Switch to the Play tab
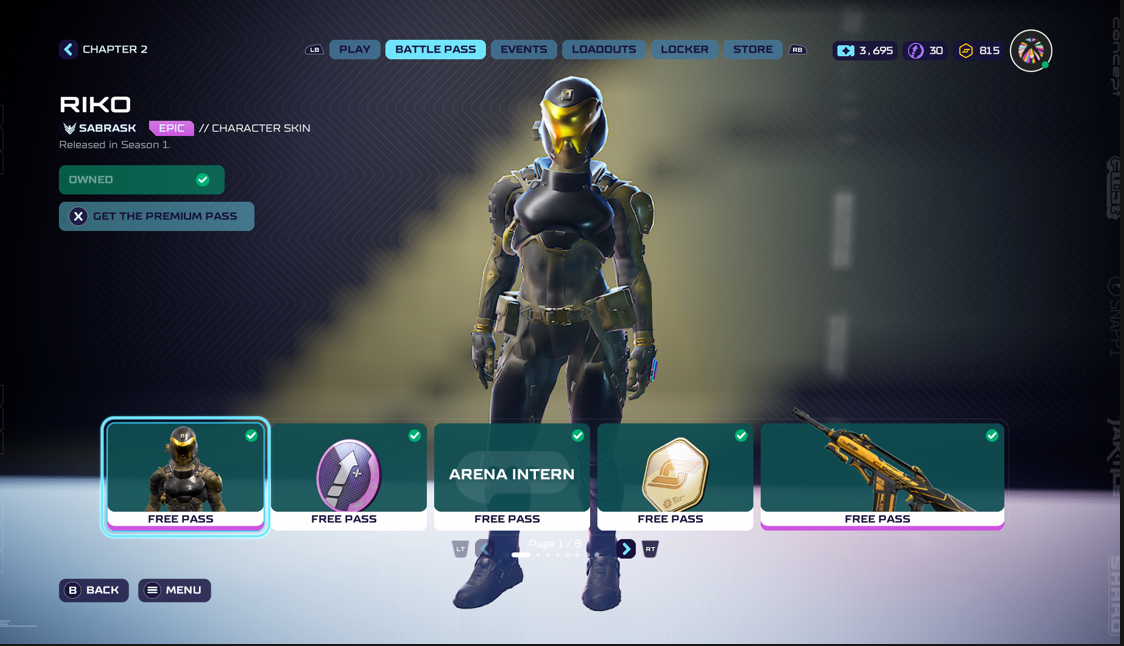 pos(355,49)
